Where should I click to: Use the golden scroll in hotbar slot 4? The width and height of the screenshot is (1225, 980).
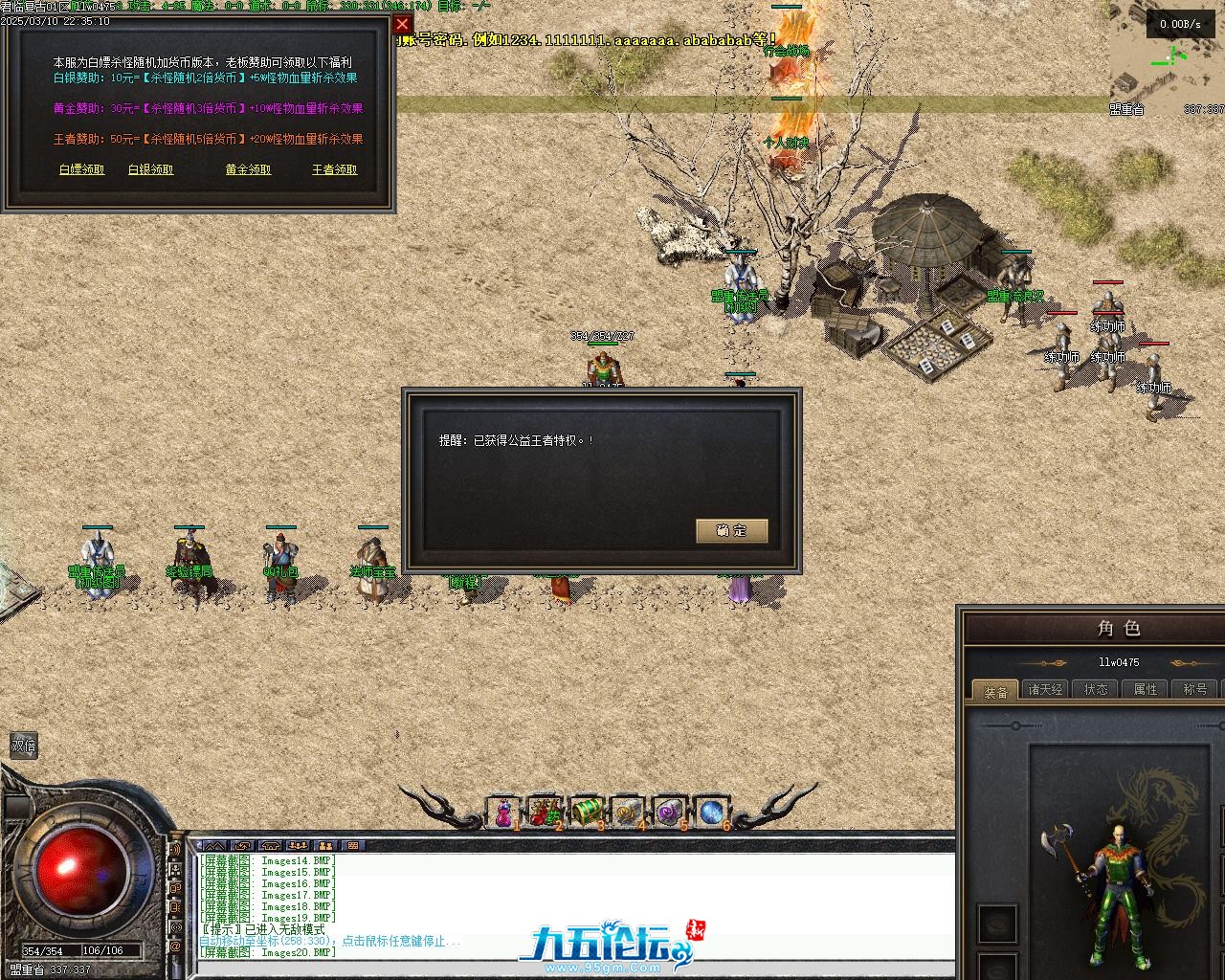point(628,813)
